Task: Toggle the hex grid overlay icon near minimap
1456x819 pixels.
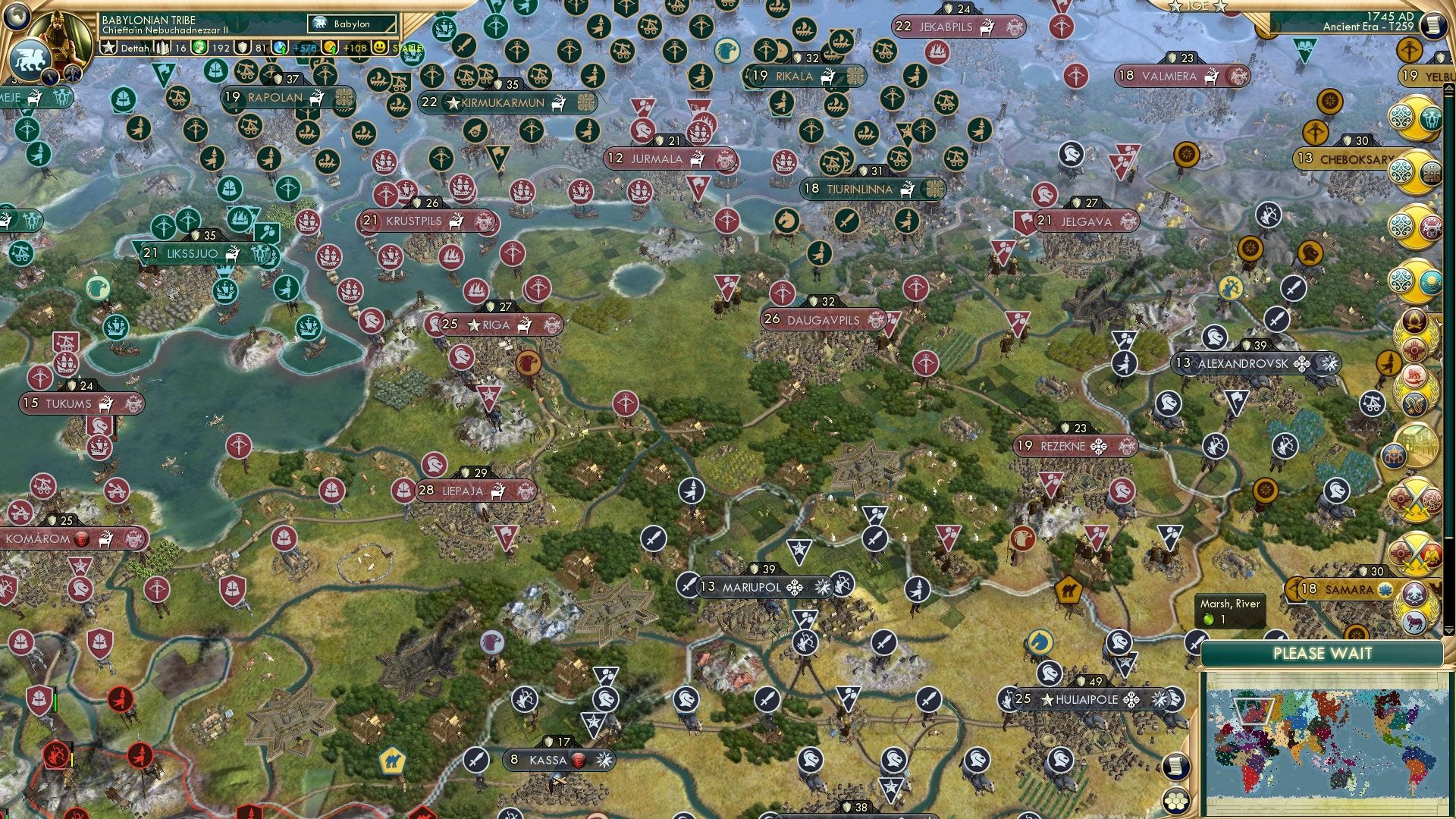Action: click(1176, 800)
